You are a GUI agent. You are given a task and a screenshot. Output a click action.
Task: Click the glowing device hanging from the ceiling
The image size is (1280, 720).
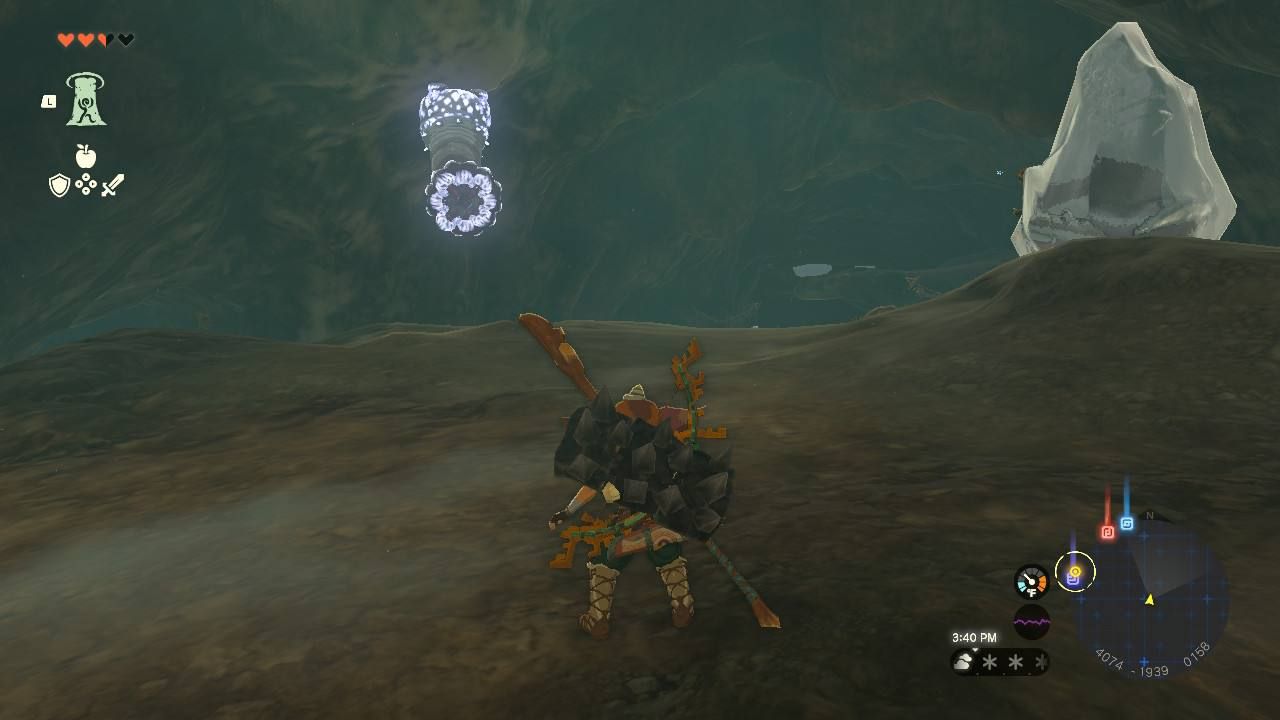[x=458, y=150]
